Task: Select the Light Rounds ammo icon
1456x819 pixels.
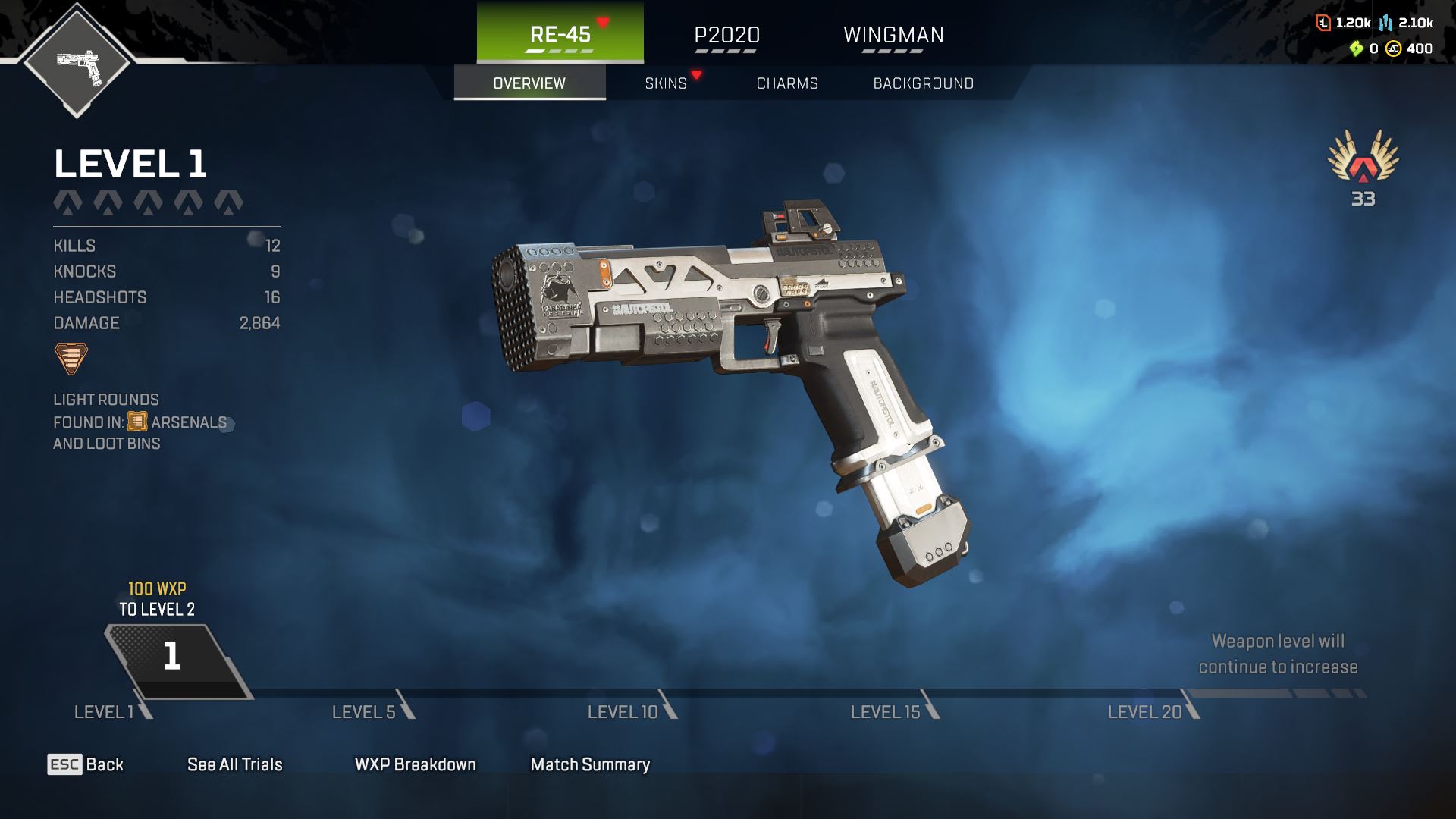Action: click(71, 358)
